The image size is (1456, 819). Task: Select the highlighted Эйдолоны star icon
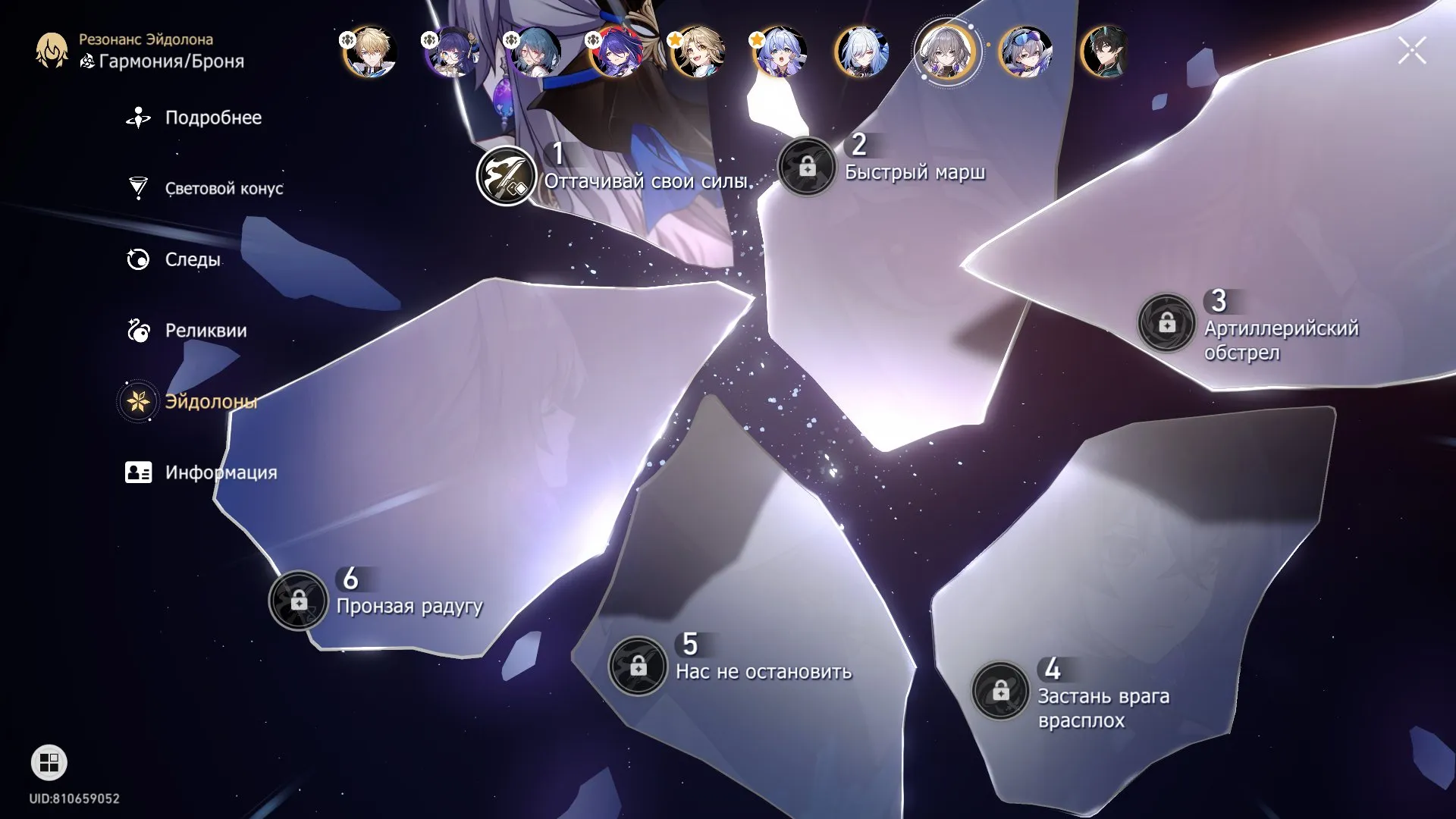point(137,400)
